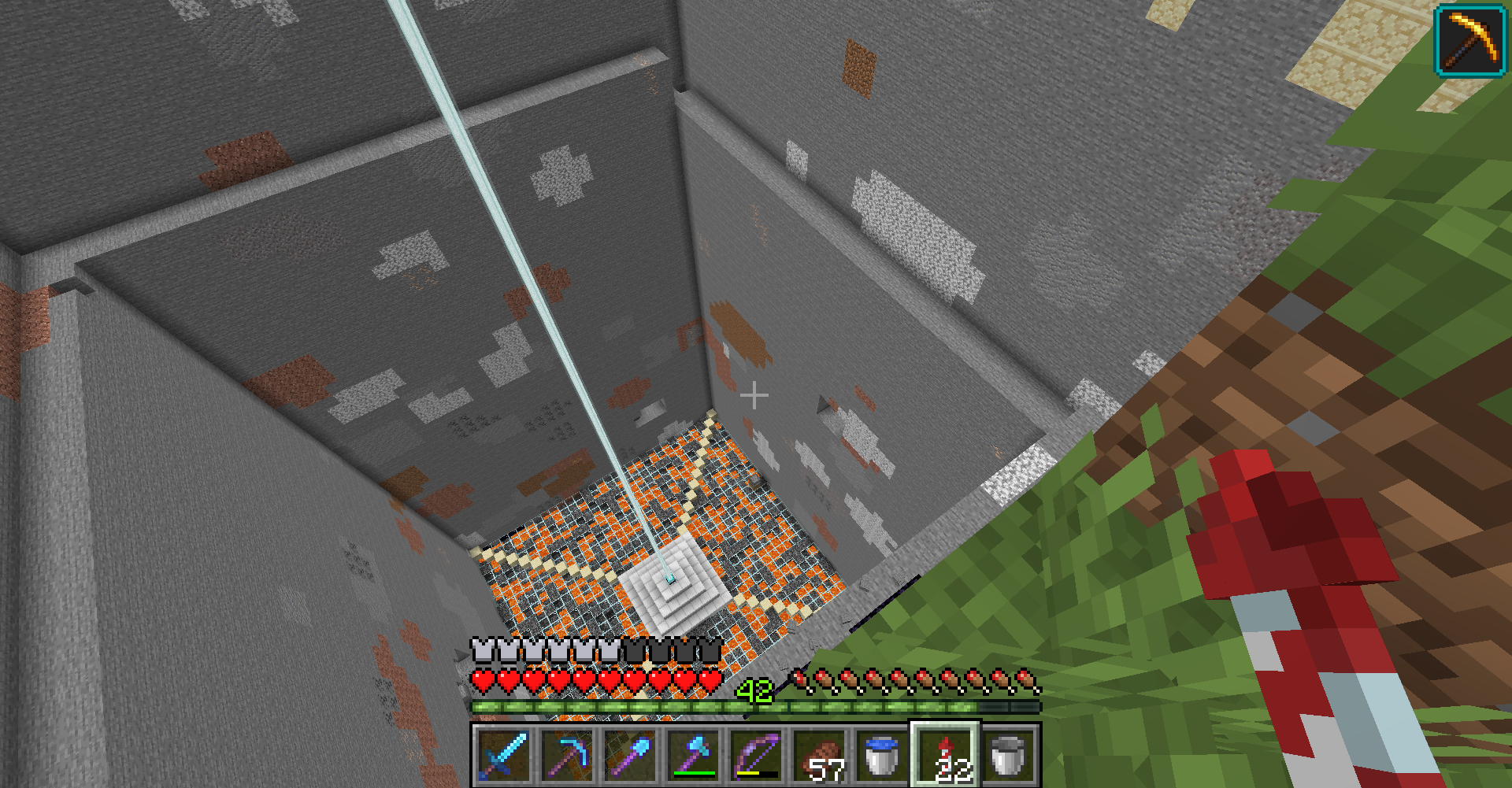Select the enchanted bow in hotbar
The width and height of the screenshot is (1512, 788).
(x=755, y=755)
